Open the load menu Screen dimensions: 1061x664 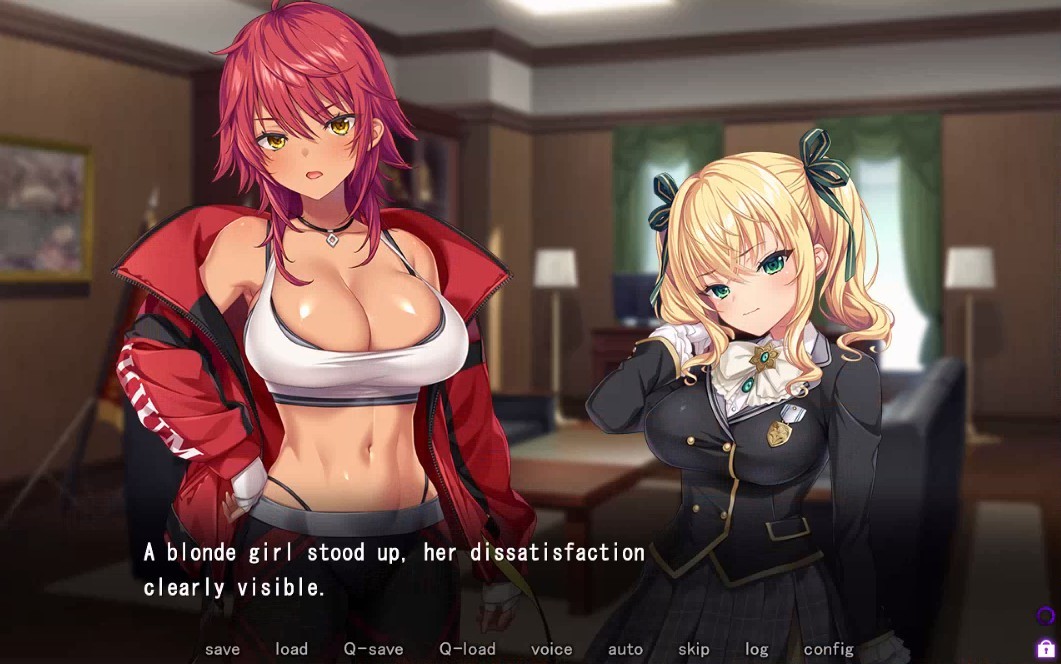[291, 649]
